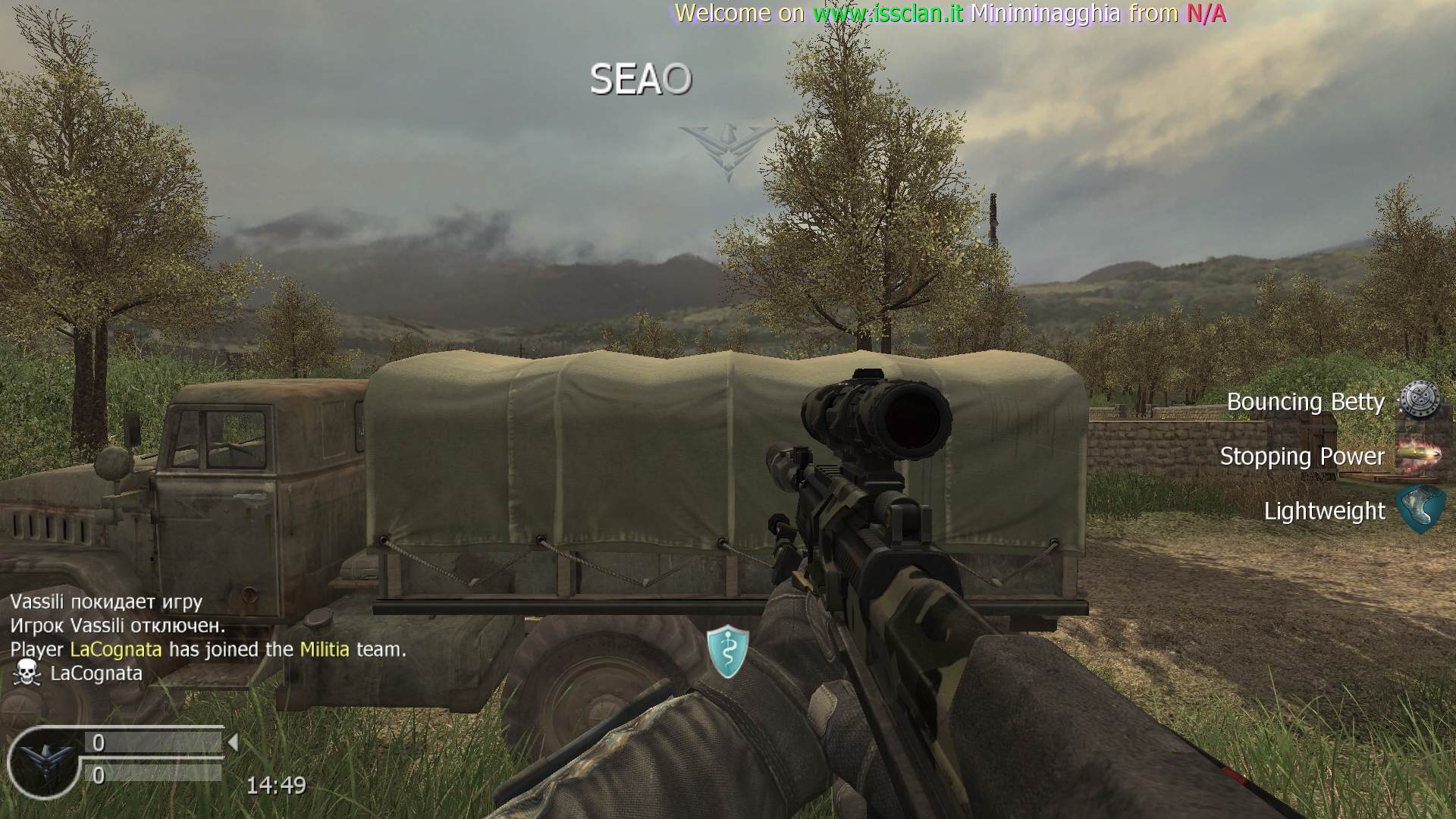This screenshot has height=819, width=1456.
Task: Choose the Lightweight boot perk icon
Action: (x=1419, y=510)
